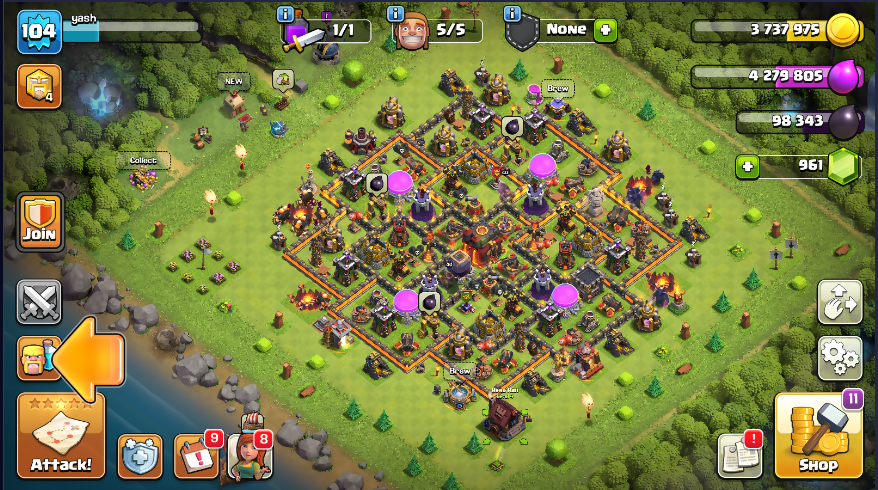This screenshot has width=878, height=490.
Task: Open the gear Settings menu
Action: 840,357
